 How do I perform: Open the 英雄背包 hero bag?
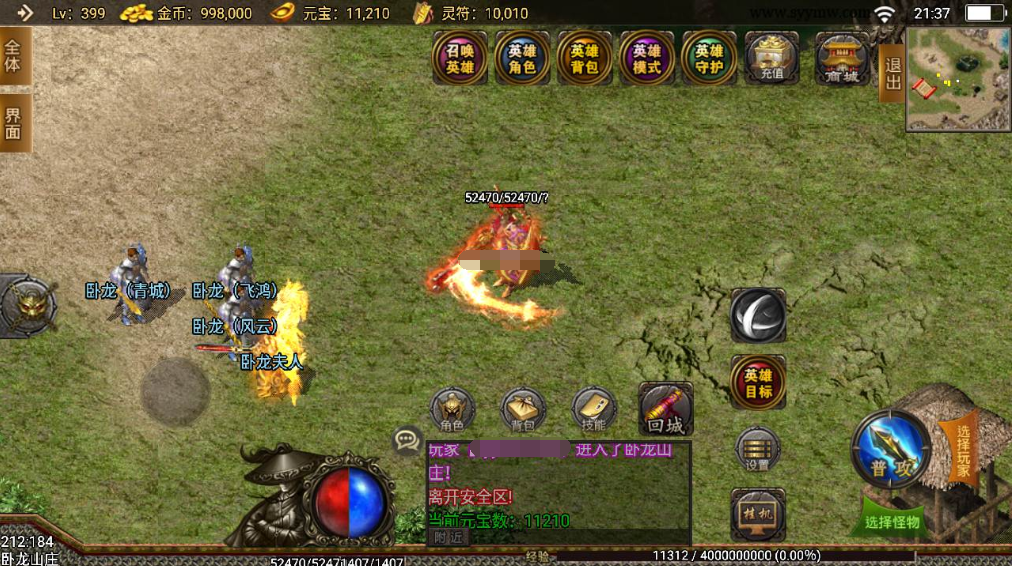tap(585, 58)
